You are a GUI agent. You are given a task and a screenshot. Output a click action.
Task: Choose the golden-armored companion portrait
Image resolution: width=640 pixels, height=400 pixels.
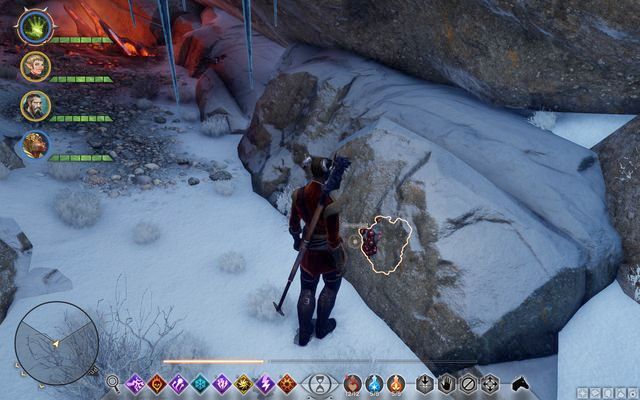33,145
